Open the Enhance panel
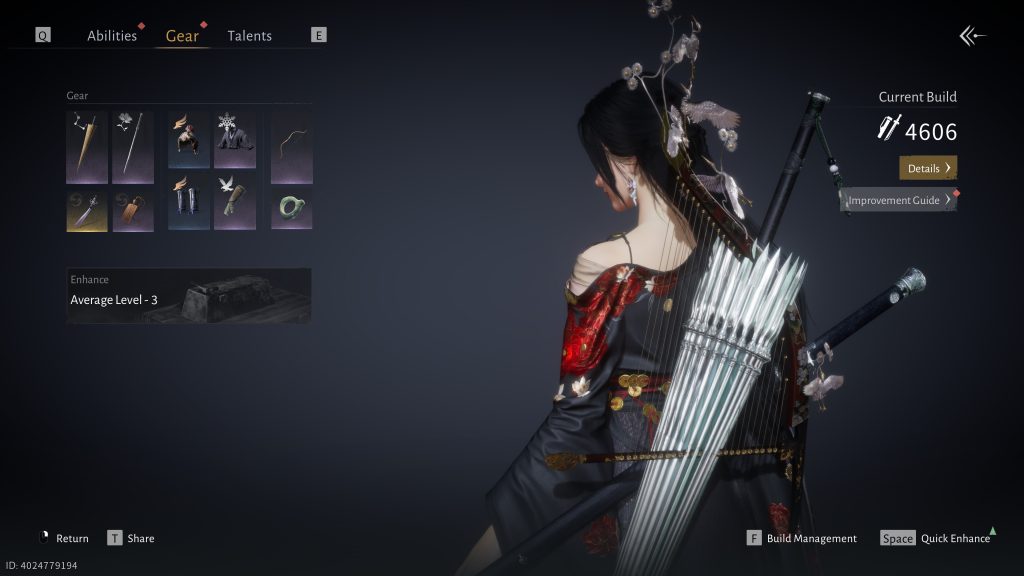 tap(189, 295)
